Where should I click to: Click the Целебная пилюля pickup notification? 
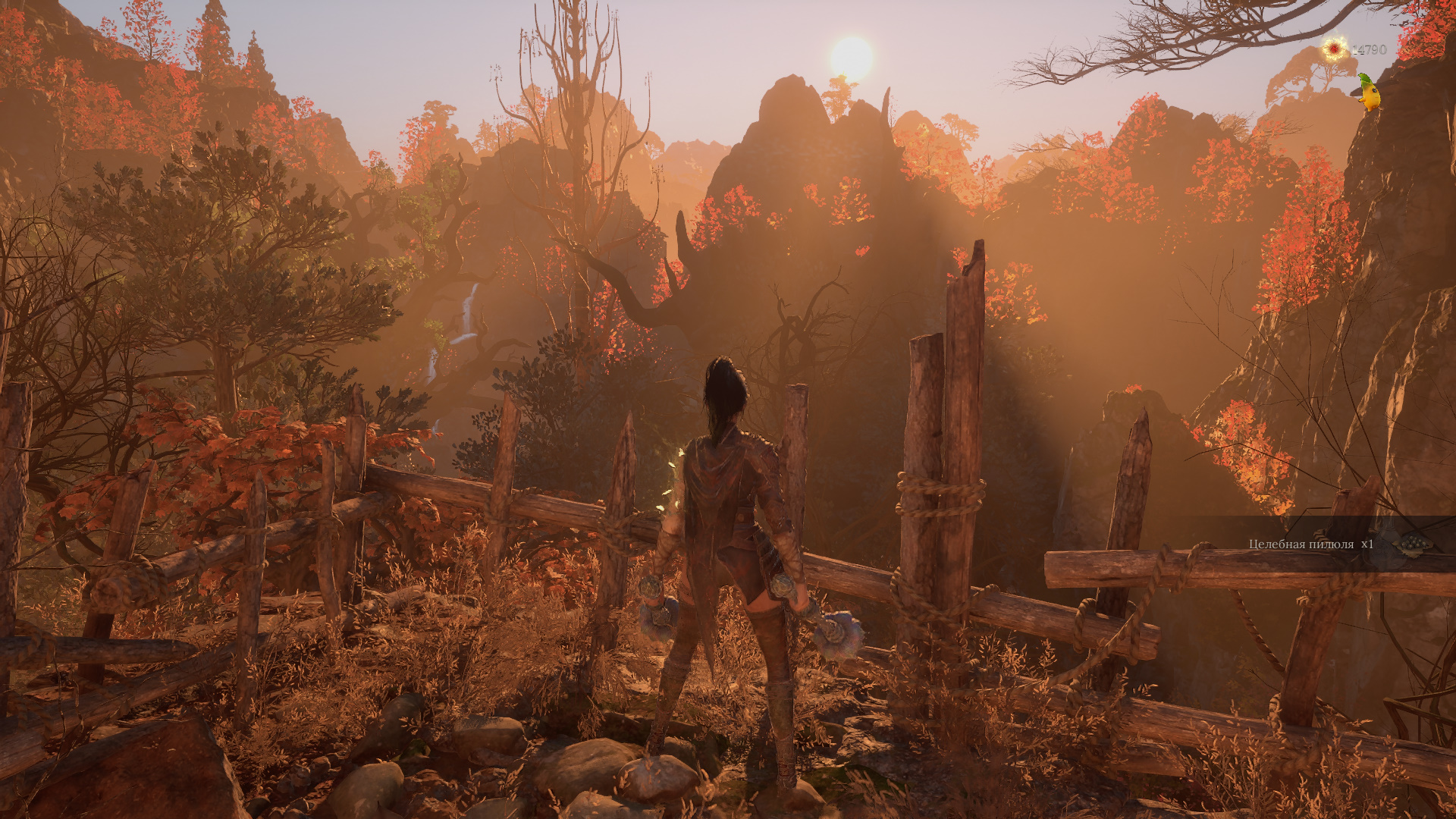coord(1310,544)
